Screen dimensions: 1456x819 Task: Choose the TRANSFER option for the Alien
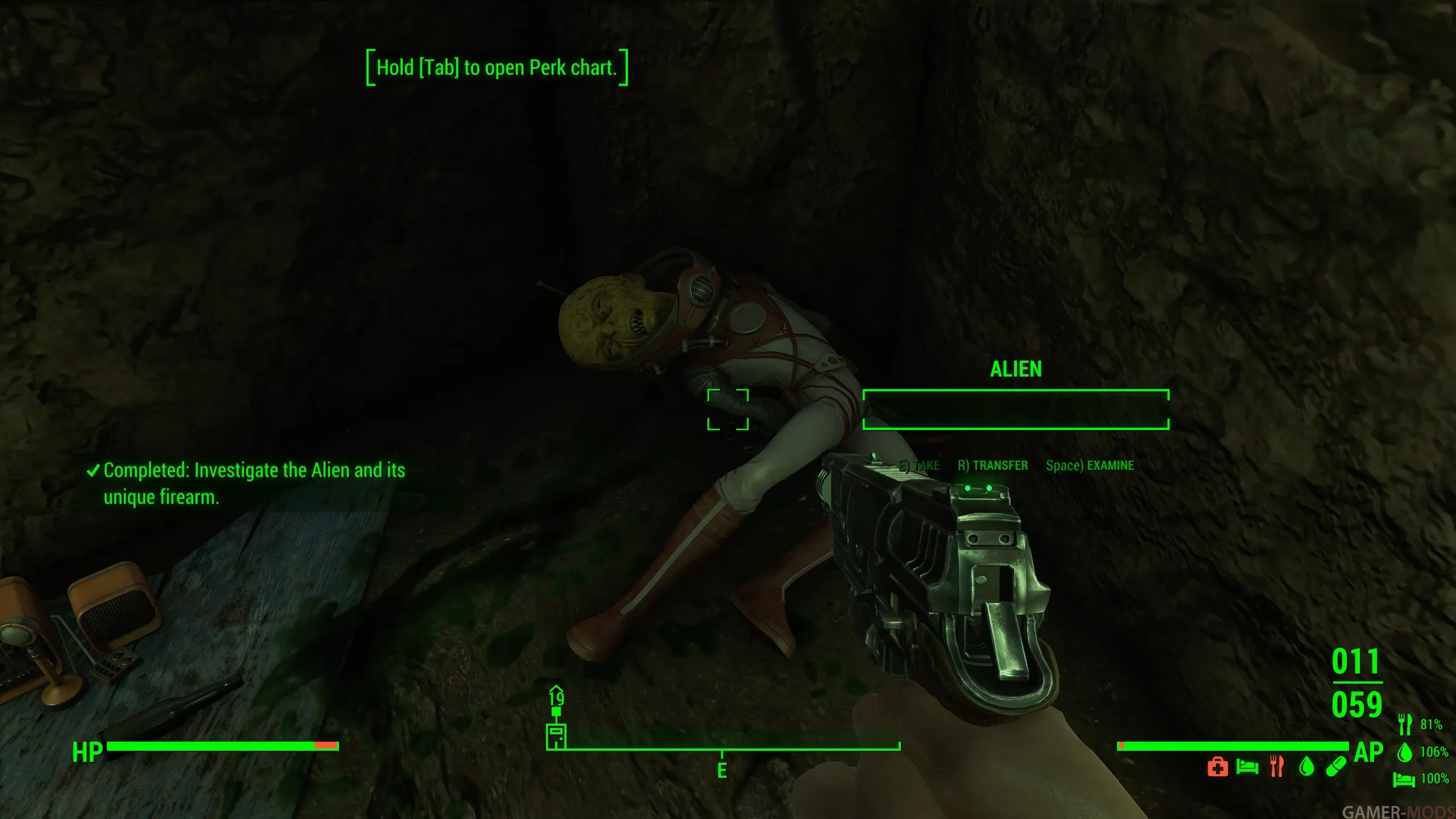(x=993, y=465)
